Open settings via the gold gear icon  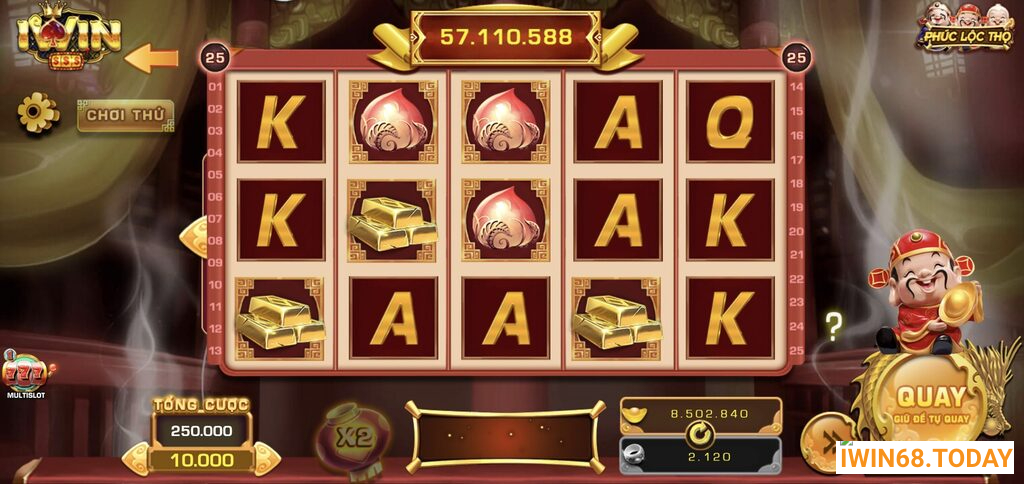38,112
